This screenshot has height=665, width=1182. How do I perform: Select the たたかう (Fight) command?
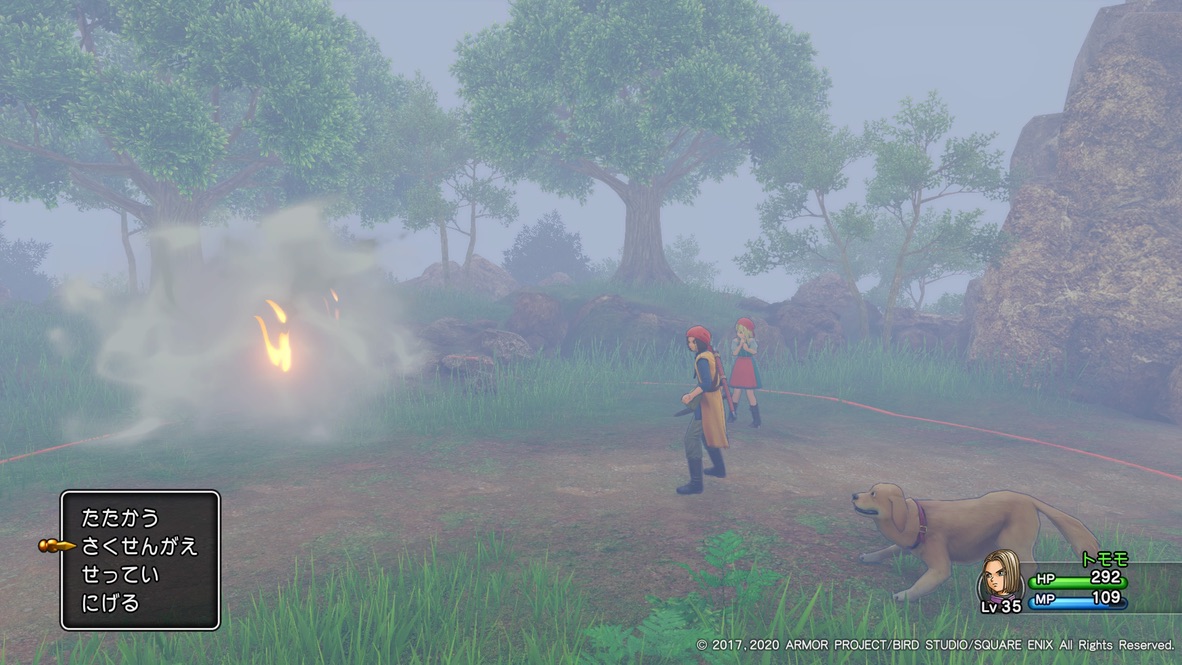click(120, 518)
